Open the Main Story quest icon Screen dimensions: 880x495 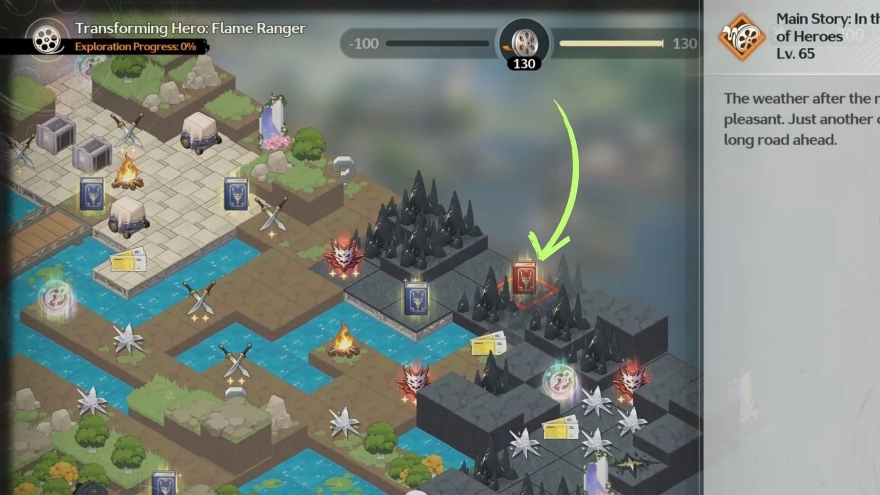[x=741, y=37]
